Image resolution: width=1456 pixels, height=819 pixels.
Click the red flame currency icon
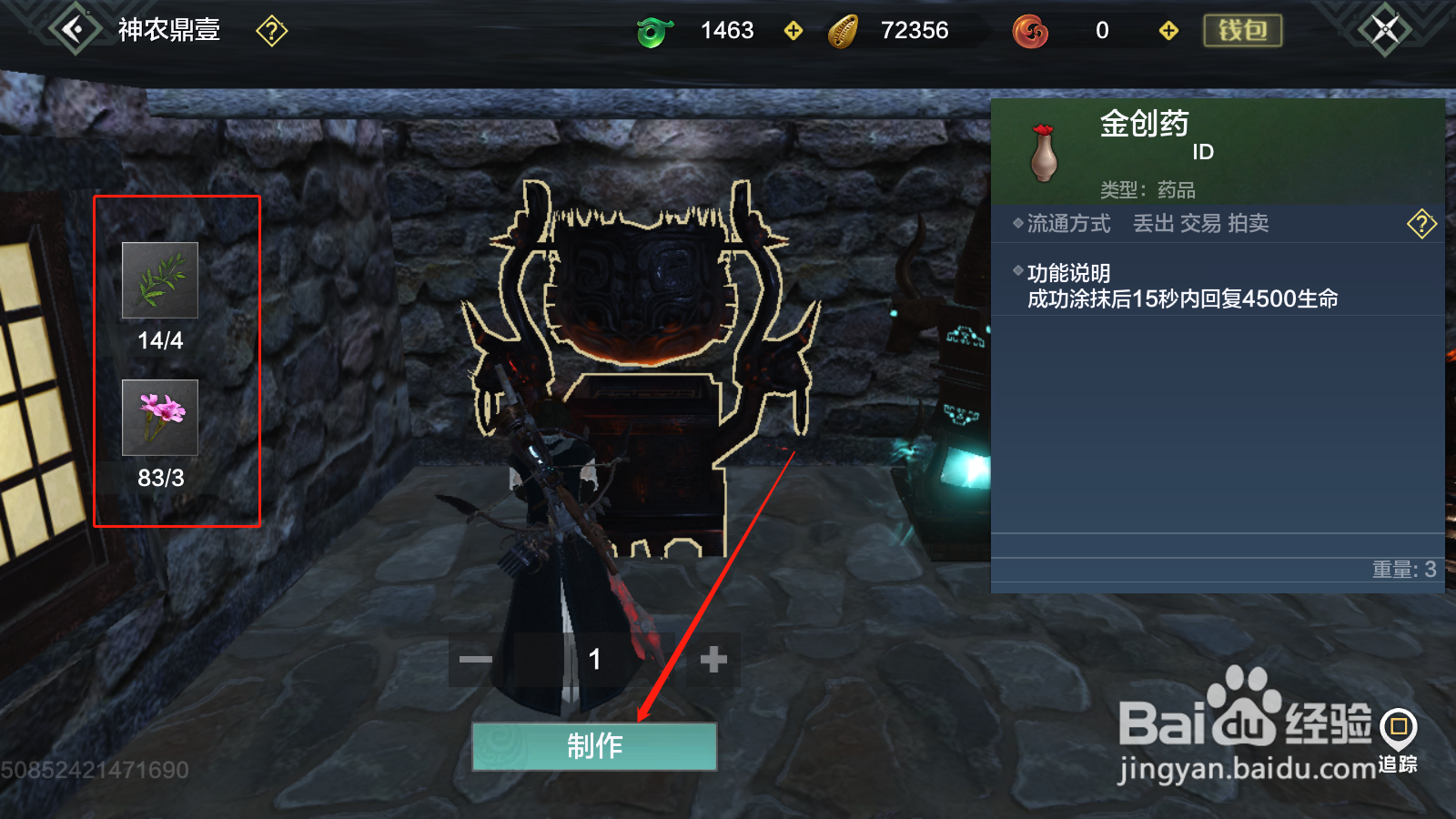pos(1029,30)
